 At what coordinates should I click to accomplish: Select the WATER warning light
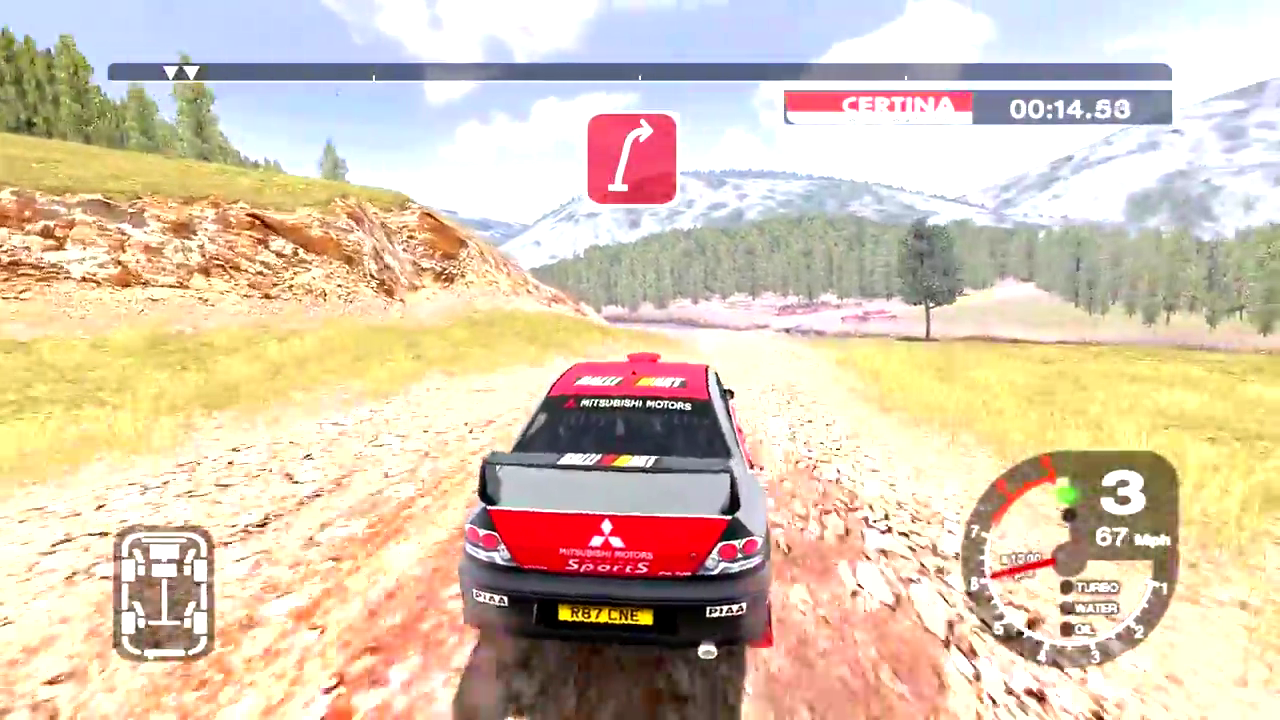pos(1068,608)
